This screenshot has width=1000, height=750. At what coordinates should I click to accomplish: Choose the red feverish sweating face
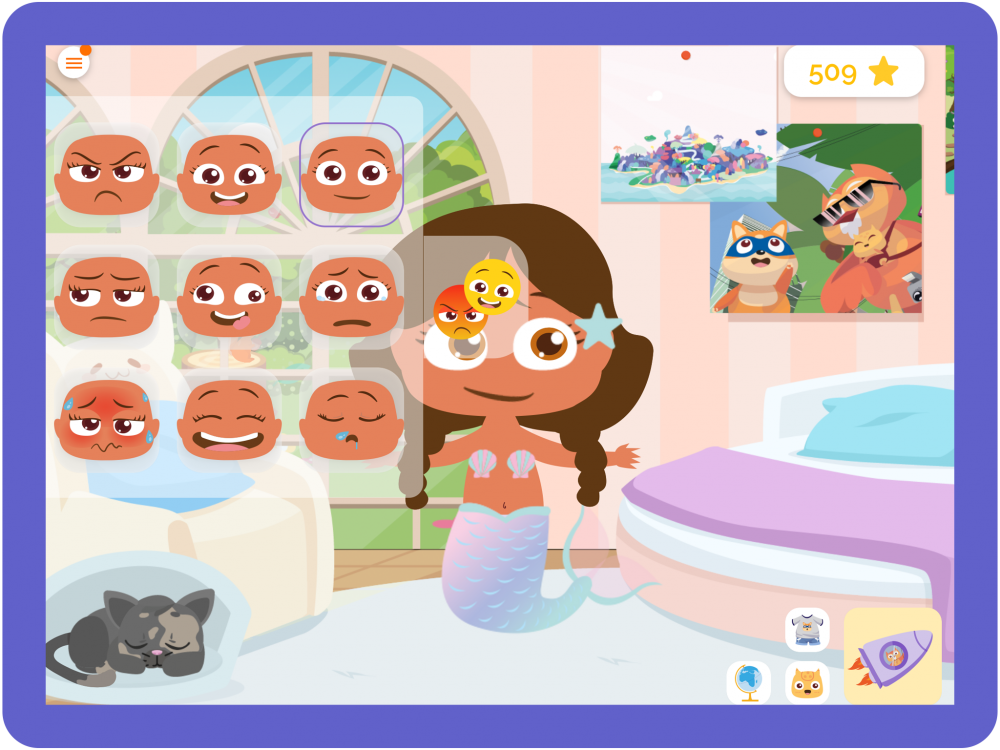click(x=106, y=419)
